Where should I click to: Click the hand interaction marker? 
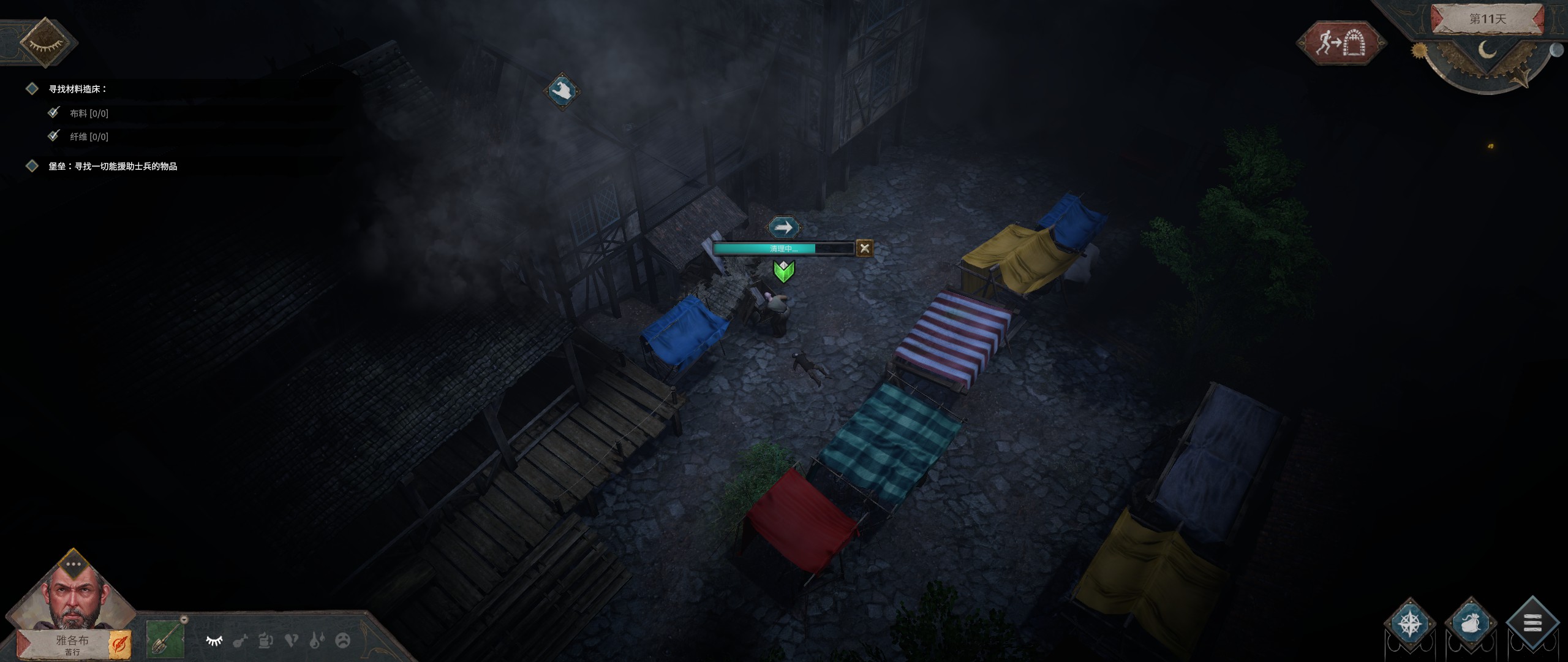coord(562,92)
